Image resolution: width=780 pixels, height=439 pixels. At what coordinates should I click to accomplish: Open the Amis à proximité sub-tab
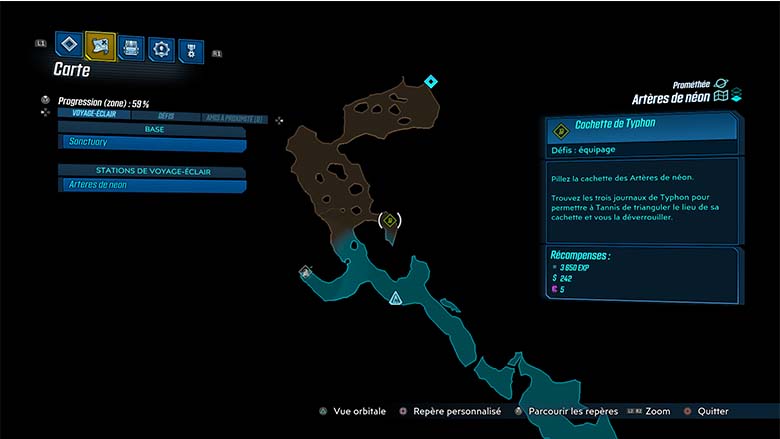234,118
